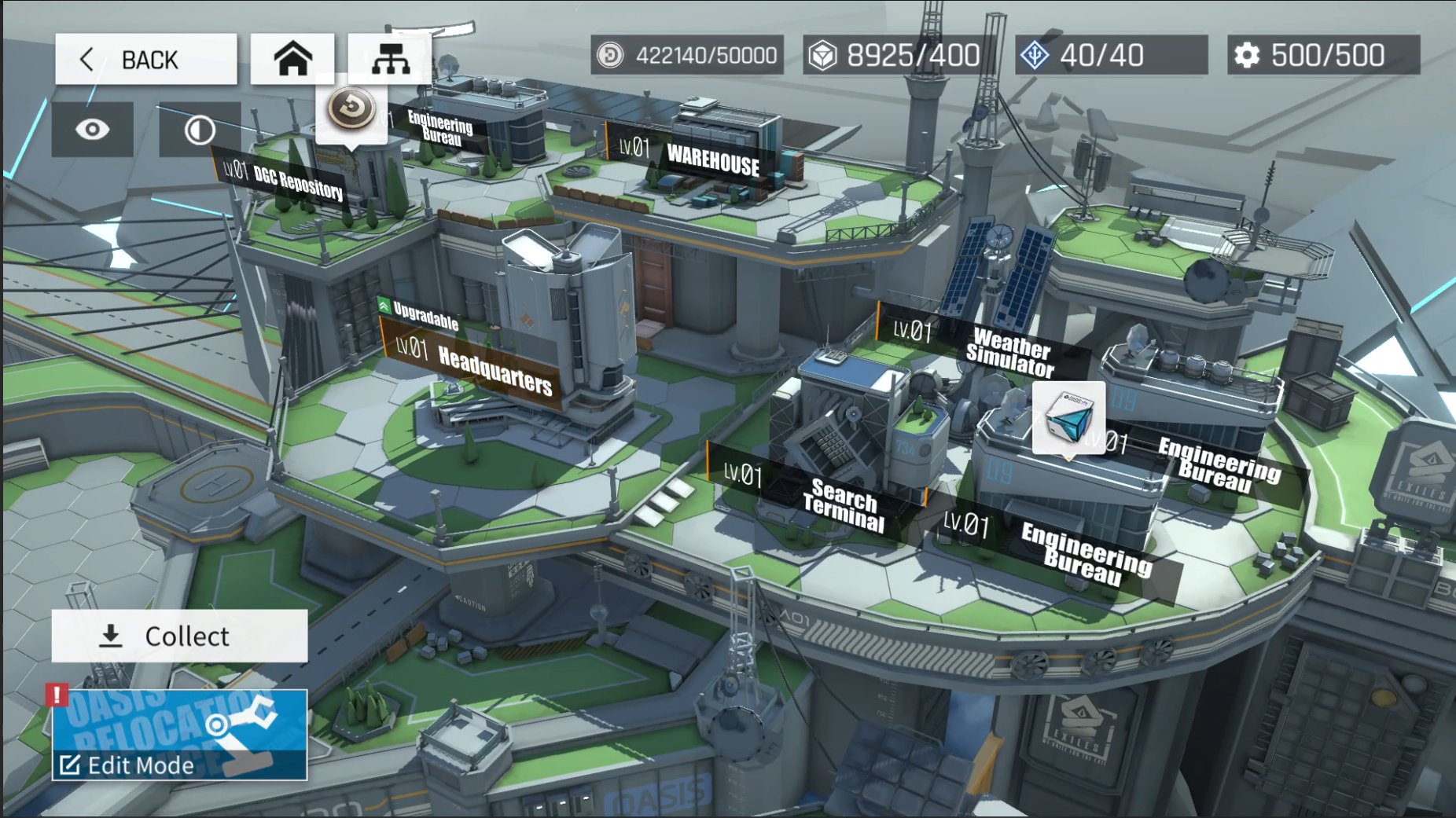
Task: Open the organization chart icon
Action: [390, 59]
